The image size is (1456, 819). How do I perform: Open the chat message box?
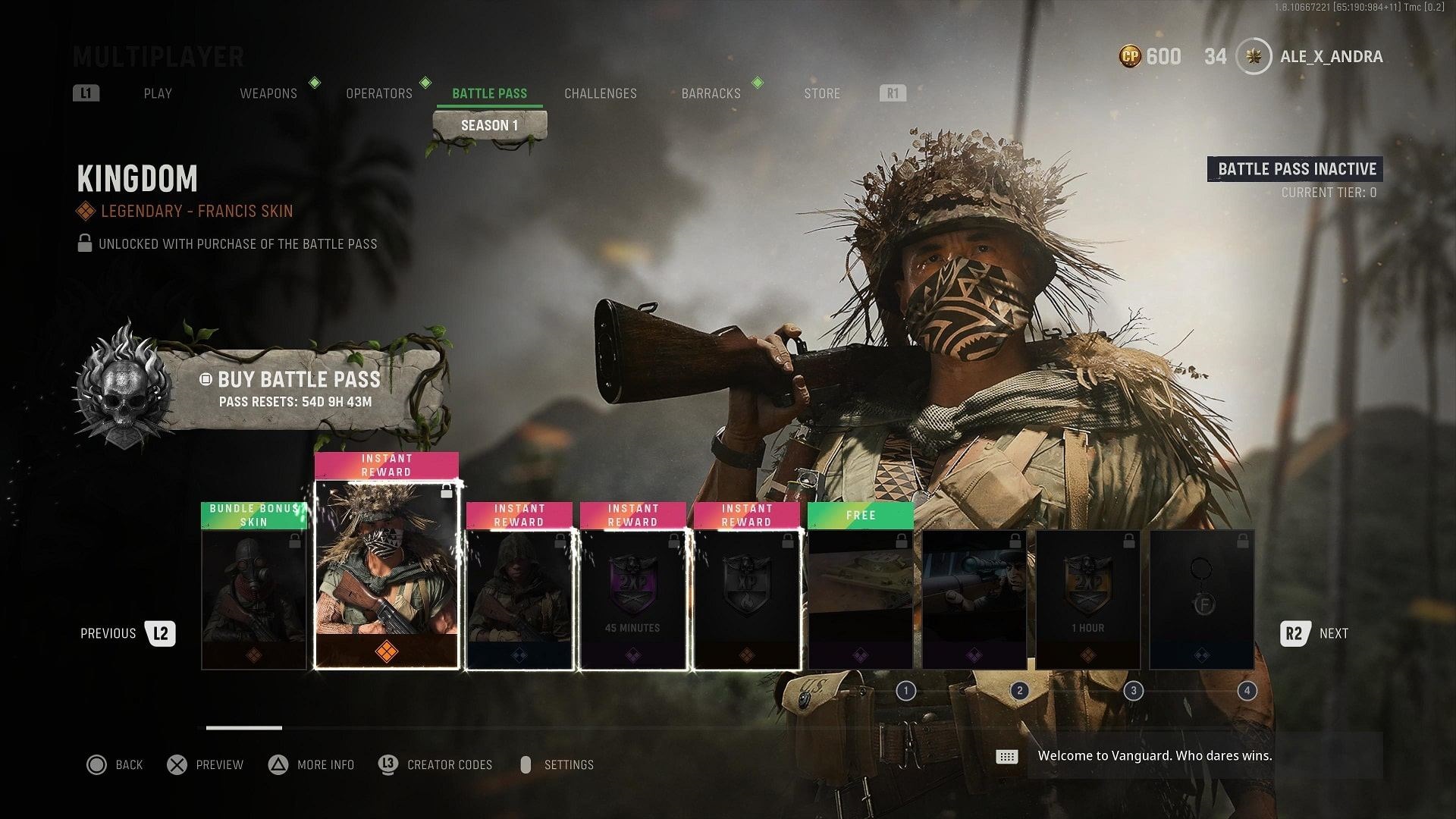1153,756
